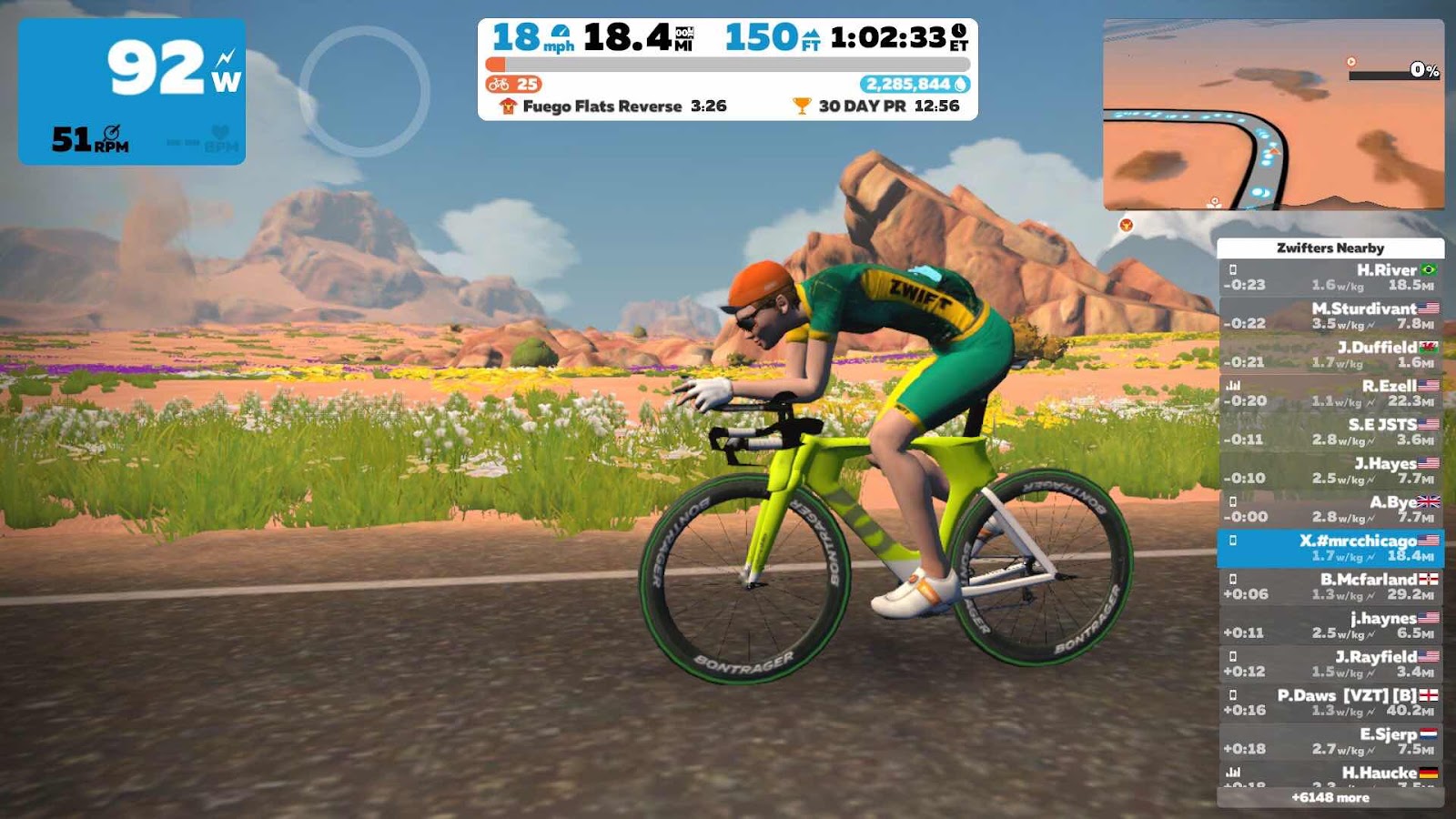Choose M.Sturdivant from Zwifters Nearby

(1330, 316)
